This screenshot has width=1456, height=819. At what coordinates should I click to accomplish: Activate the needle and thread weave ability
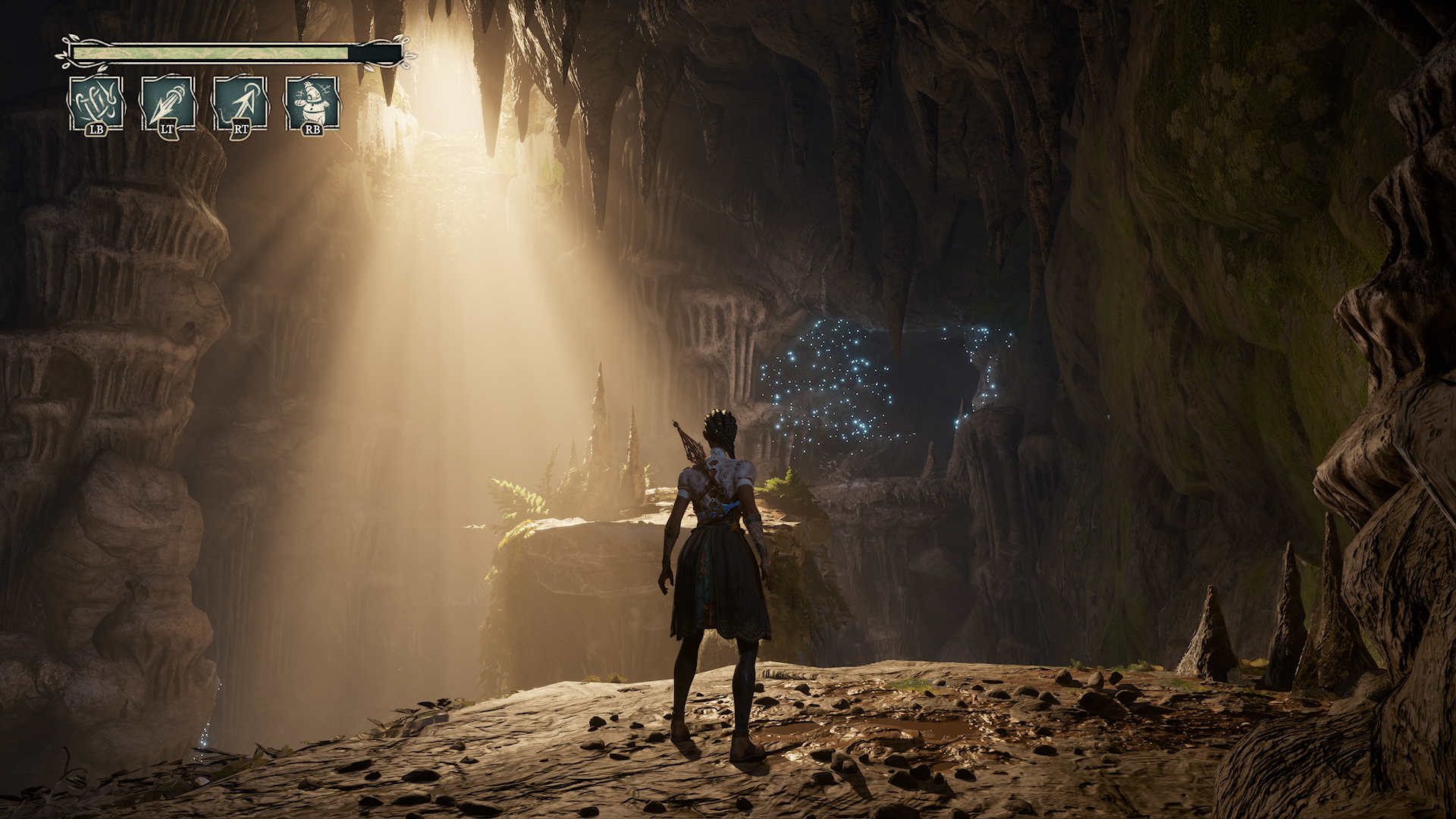pyautogui.click(x=96, y=103)
